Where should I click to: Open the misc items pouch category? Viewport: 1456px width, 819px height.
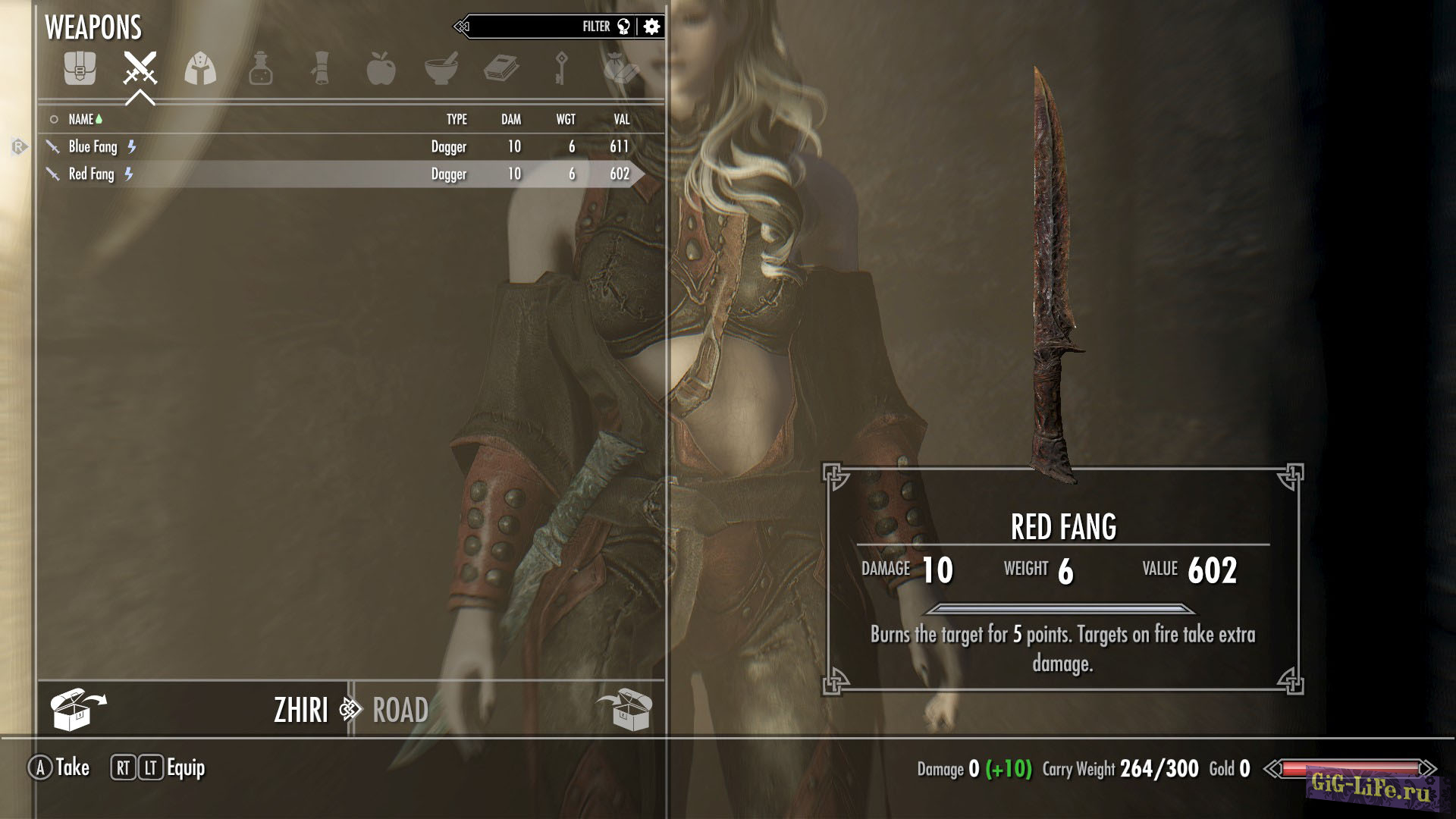pyautogui.click(x=621, y=68)
